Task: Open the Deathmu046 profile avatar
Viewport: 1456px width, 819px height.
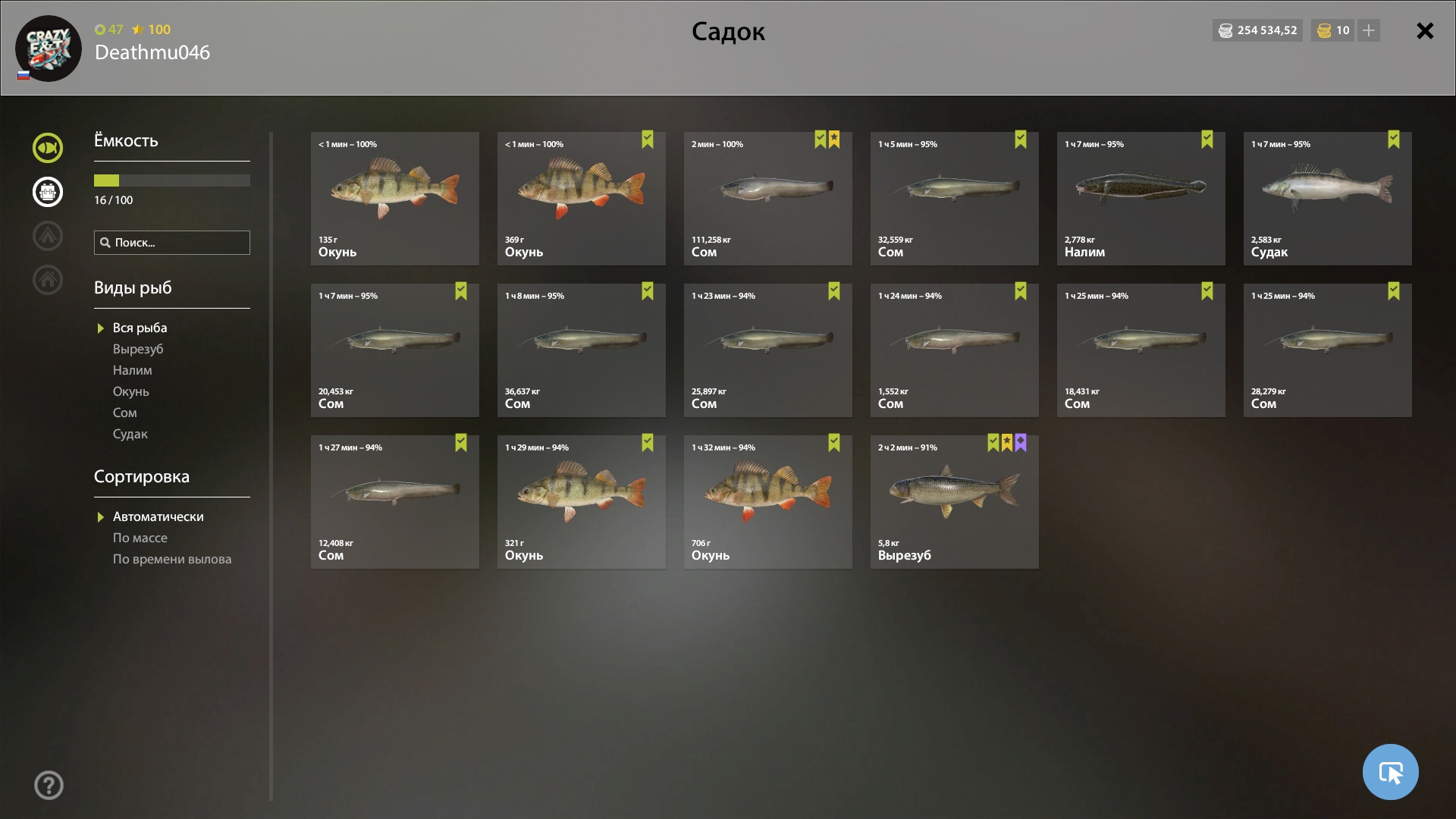Action: [x=49, y=49]
